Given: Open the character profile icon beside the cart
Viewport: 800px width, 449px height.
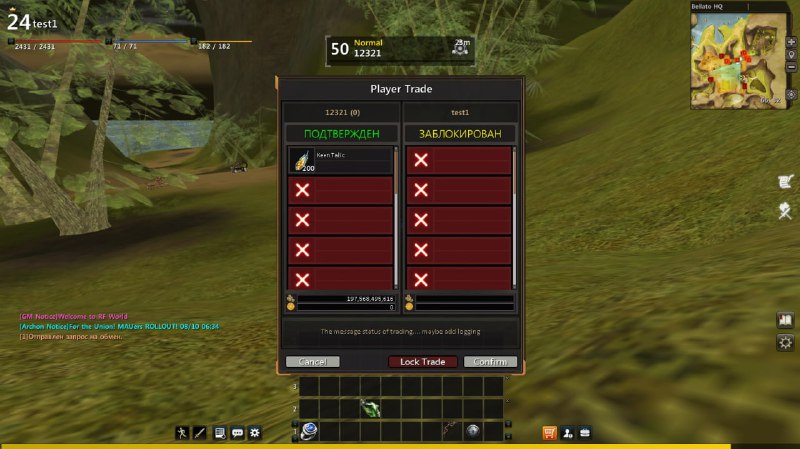Looking at the screenshot, I should 567,433.
